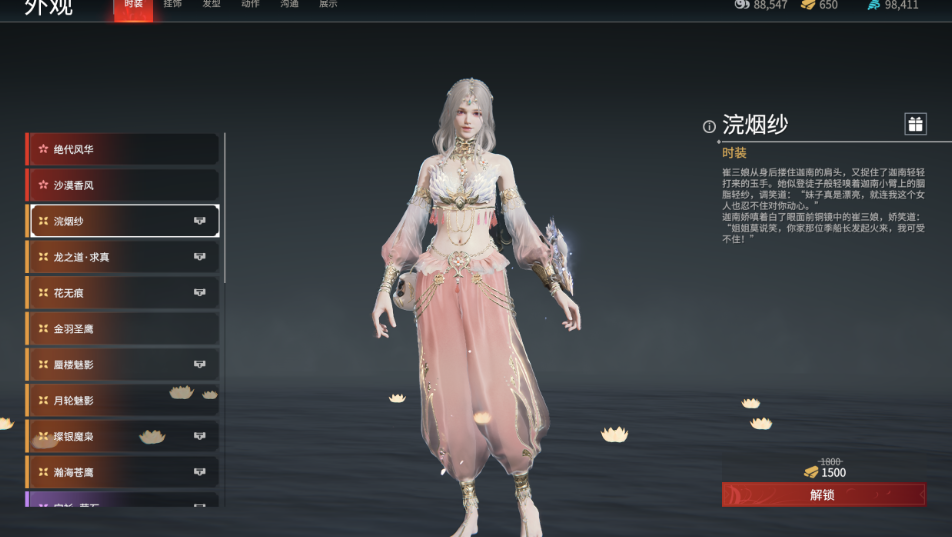
Task: Preview the 花无痕 outfit
Action: pos(122,293)
